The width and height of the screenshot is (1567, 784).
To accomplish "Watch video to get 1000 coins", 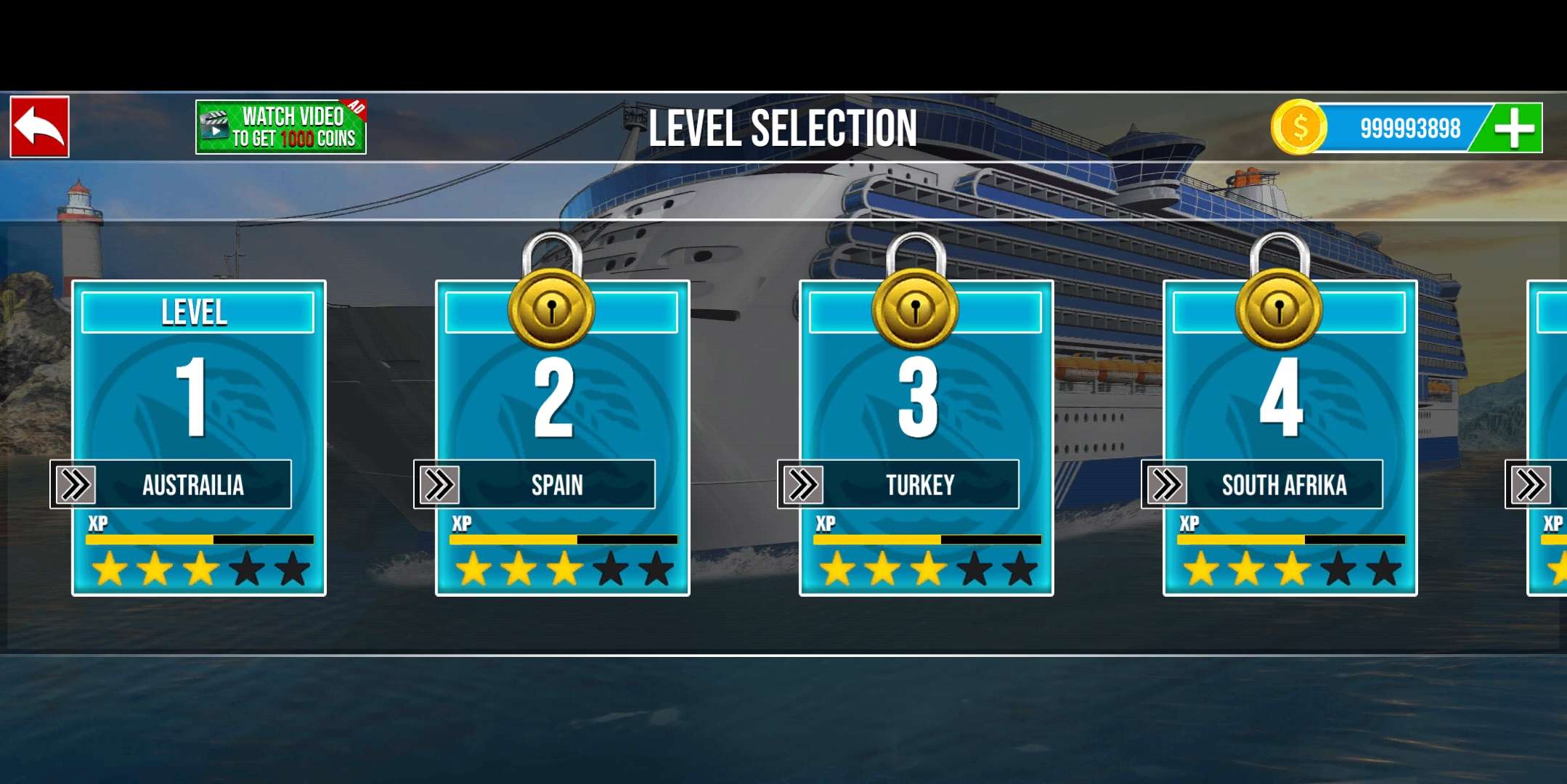I will coord(281,128).
